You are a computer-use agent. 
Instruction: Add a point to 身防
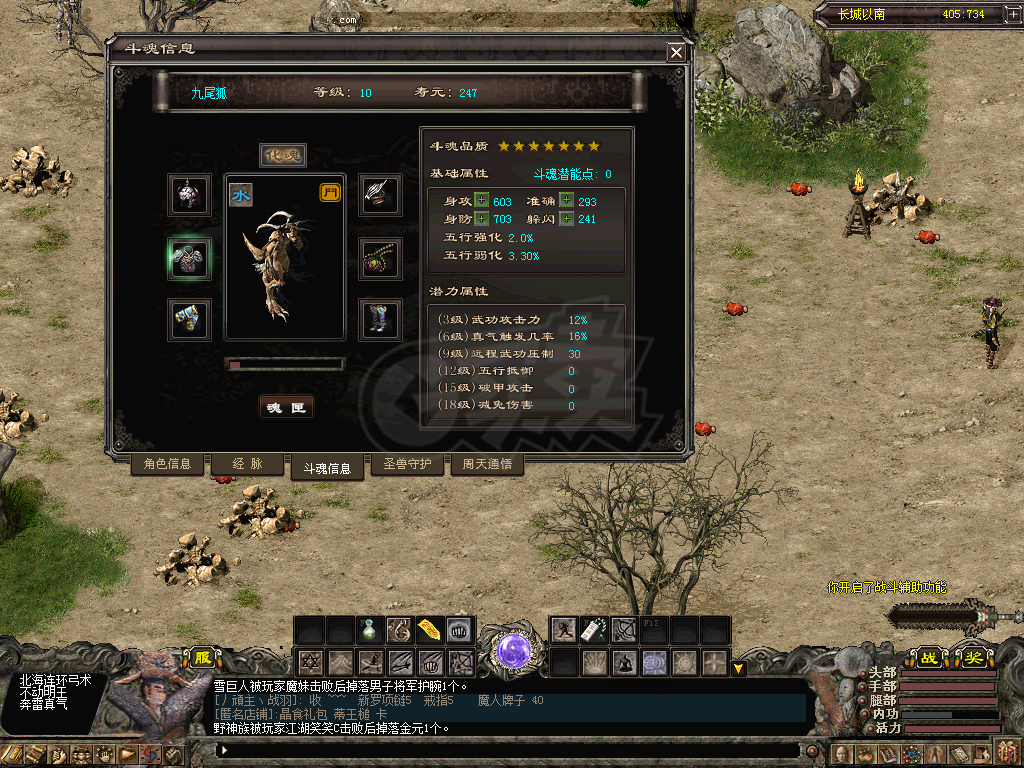click(x=482, y=219)
